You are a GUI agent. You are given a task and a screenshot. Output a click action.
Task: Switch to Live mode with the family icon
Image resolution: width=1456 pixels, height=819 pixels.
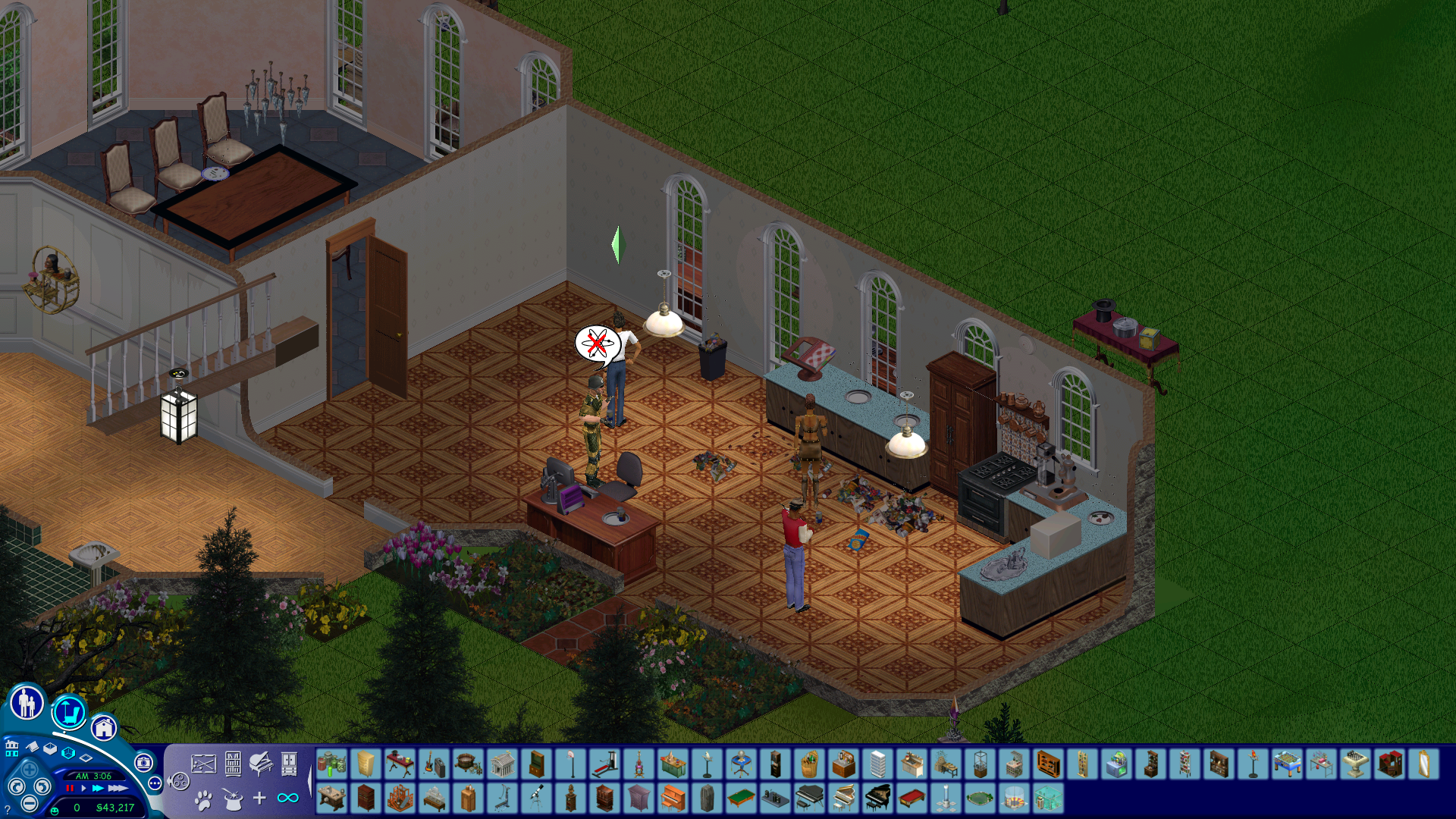pyautogui.click(x=27, y=703)
